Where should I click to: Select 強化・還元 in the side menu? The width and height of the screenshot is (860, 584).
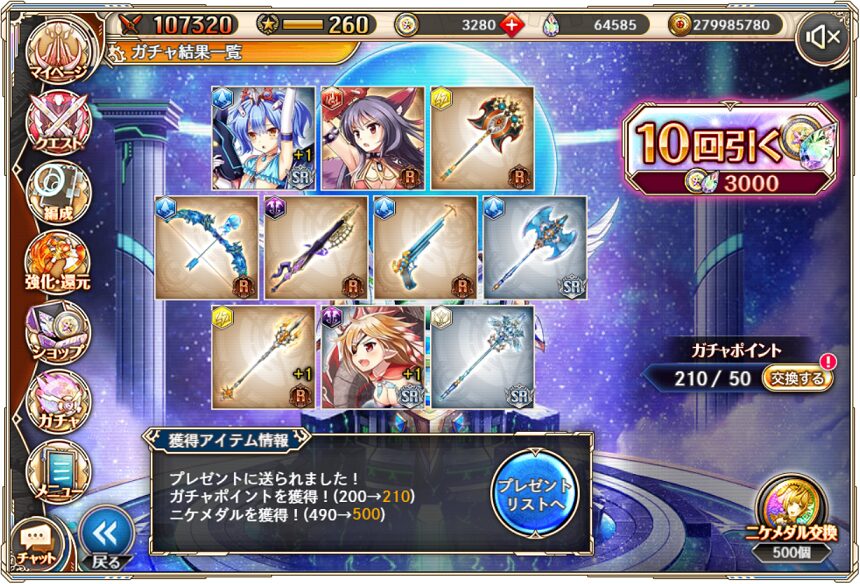coord(57,262)
